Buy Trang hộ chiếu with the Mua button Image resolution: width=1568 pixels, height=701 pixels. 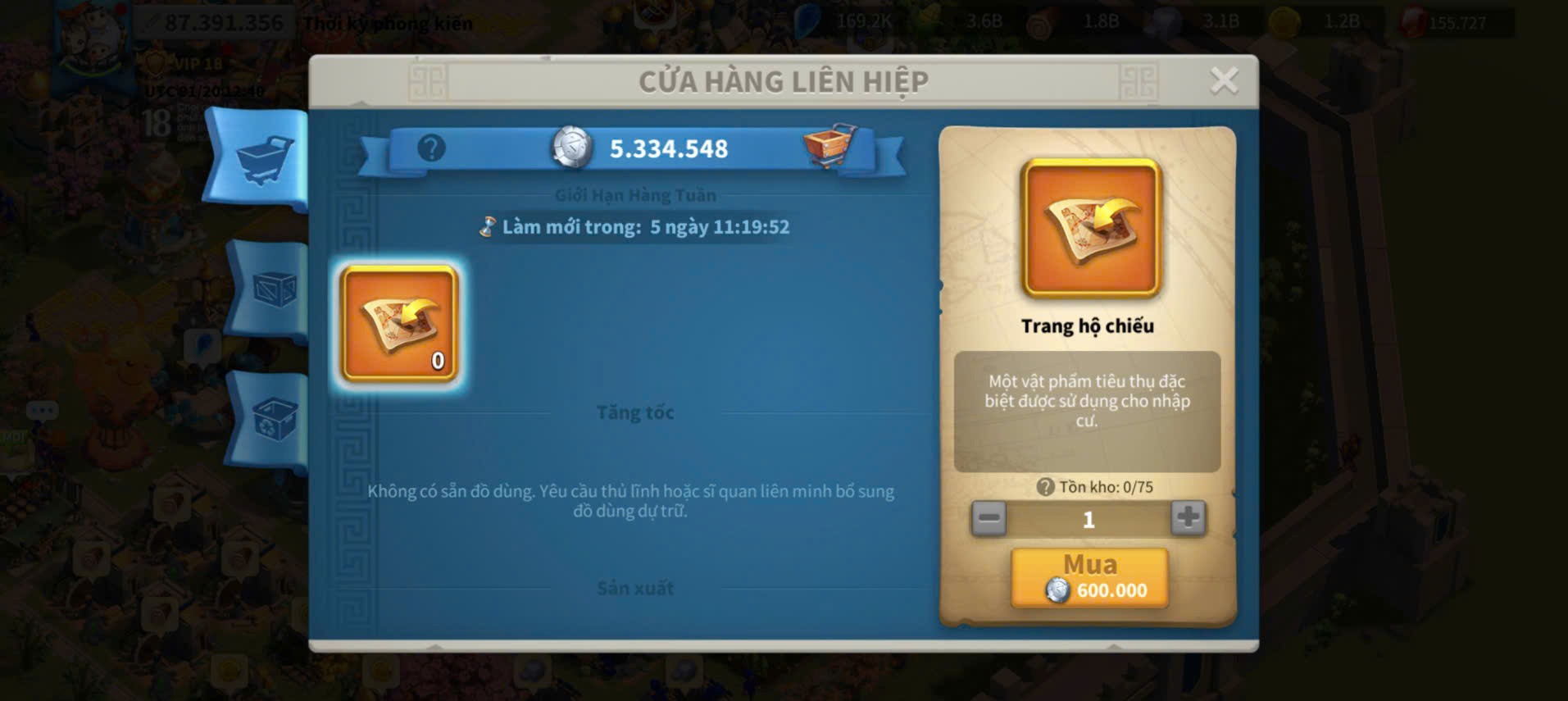tap(1089, 578)
